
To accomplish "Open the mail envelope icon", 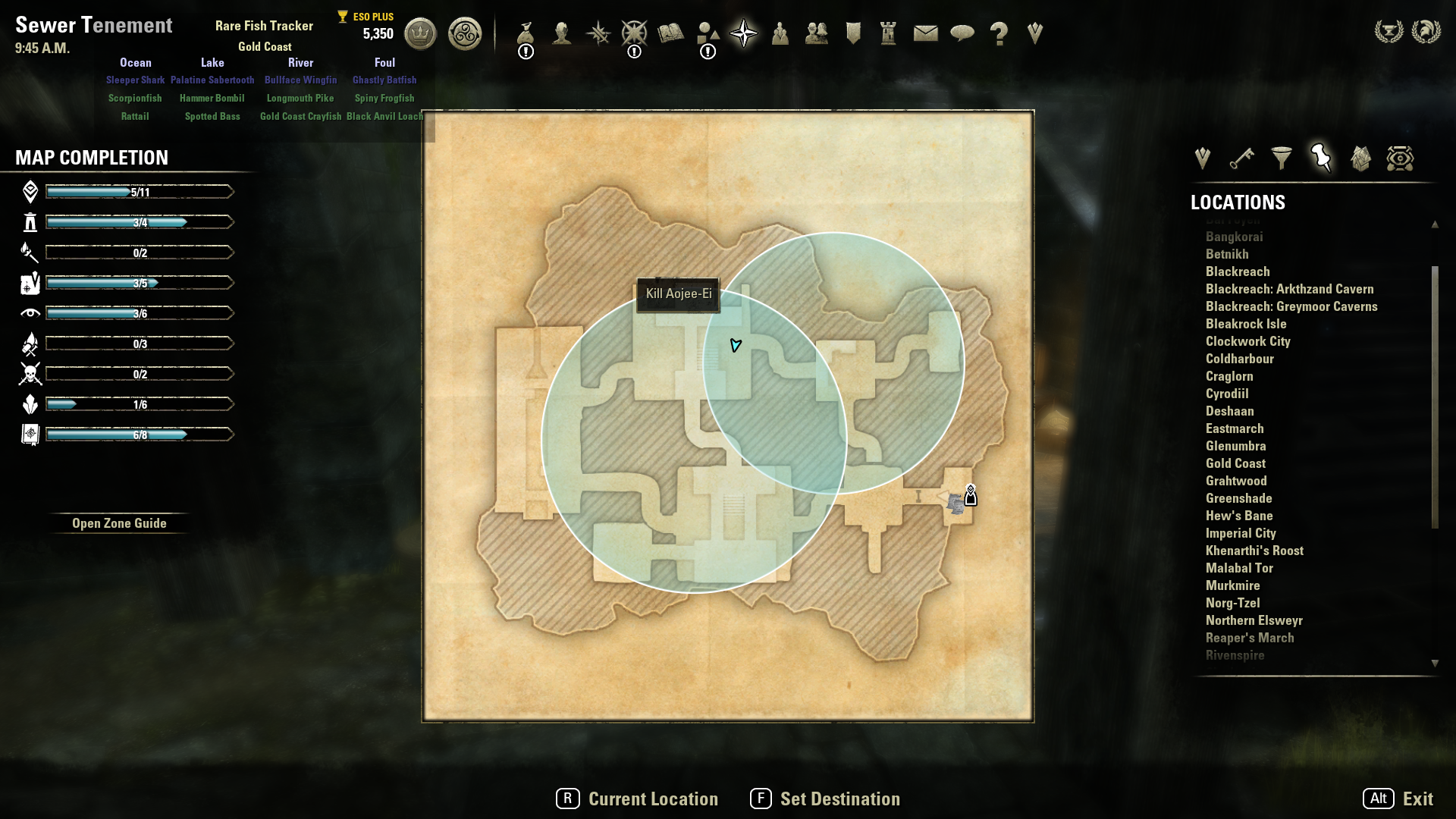I will [925, 33].
